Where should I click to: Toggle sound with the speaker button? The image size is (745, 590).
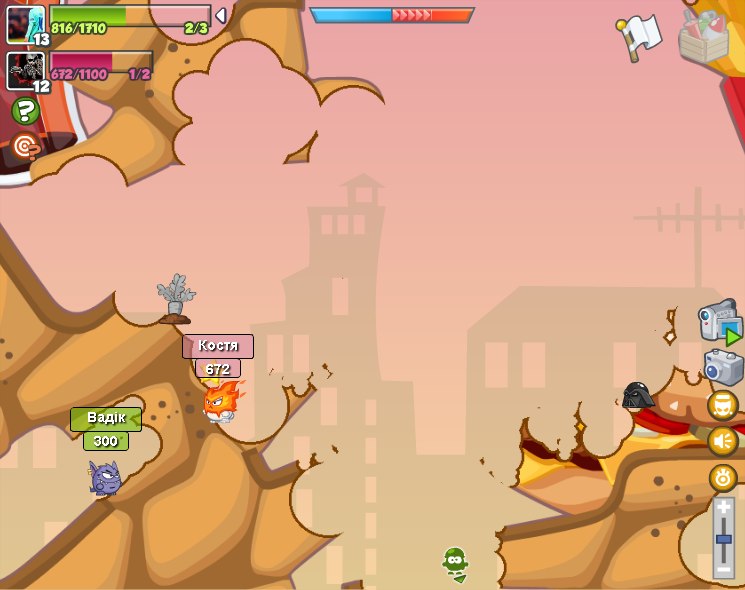pyautogui.click(x=722, y=441)
